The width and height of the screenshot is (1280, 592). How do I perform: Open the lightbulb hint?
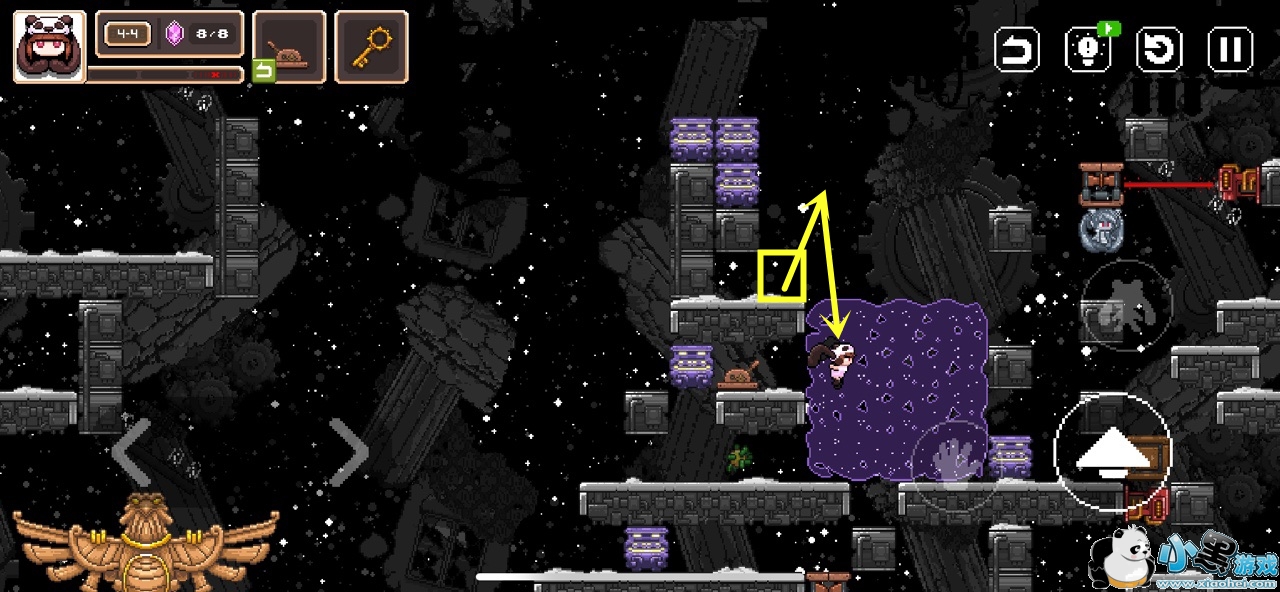[x=1089, y=49]
